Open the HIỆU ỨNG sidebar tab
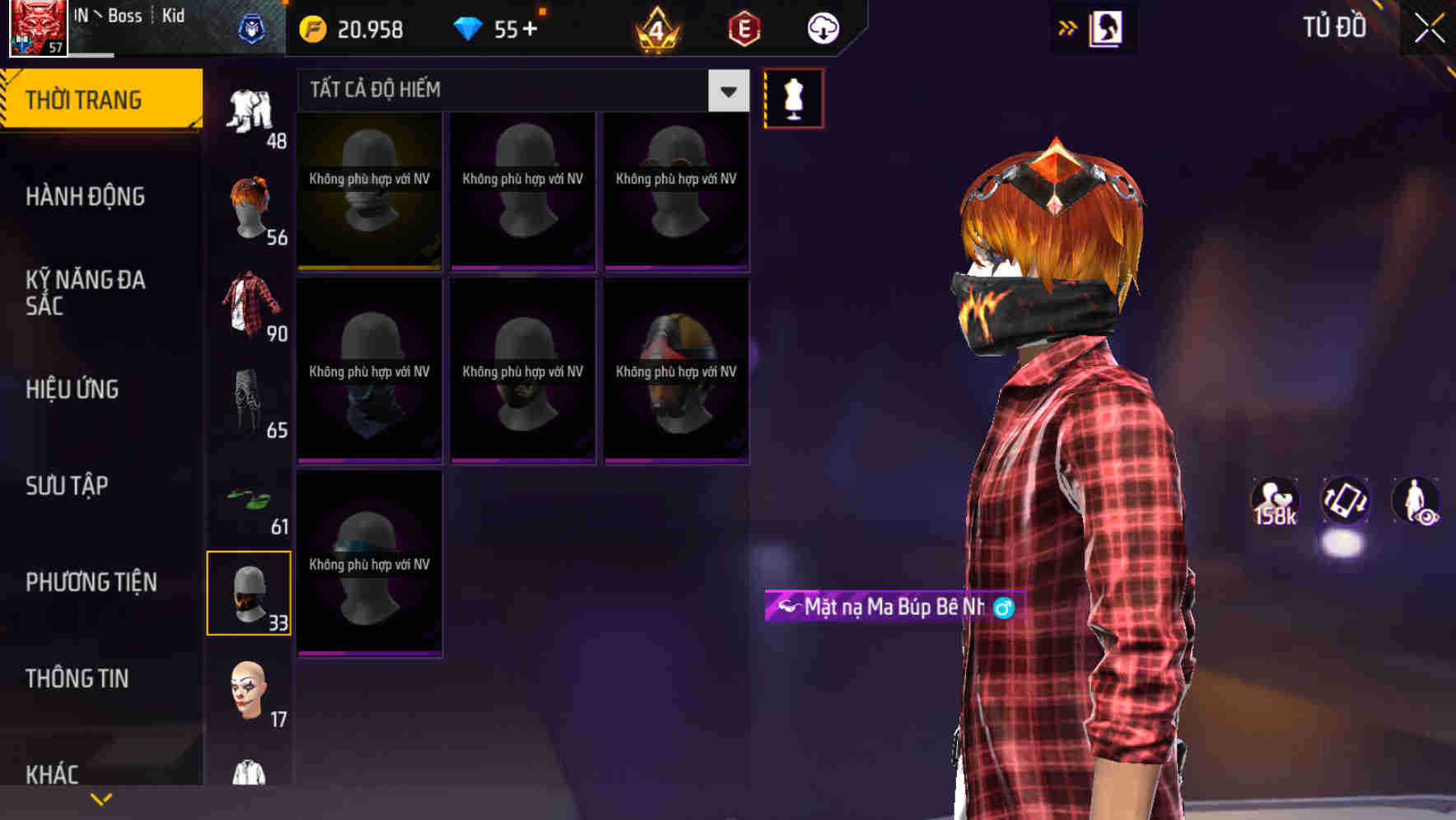This screenshot has width=1456, height=820. click(x=72, y=389)
